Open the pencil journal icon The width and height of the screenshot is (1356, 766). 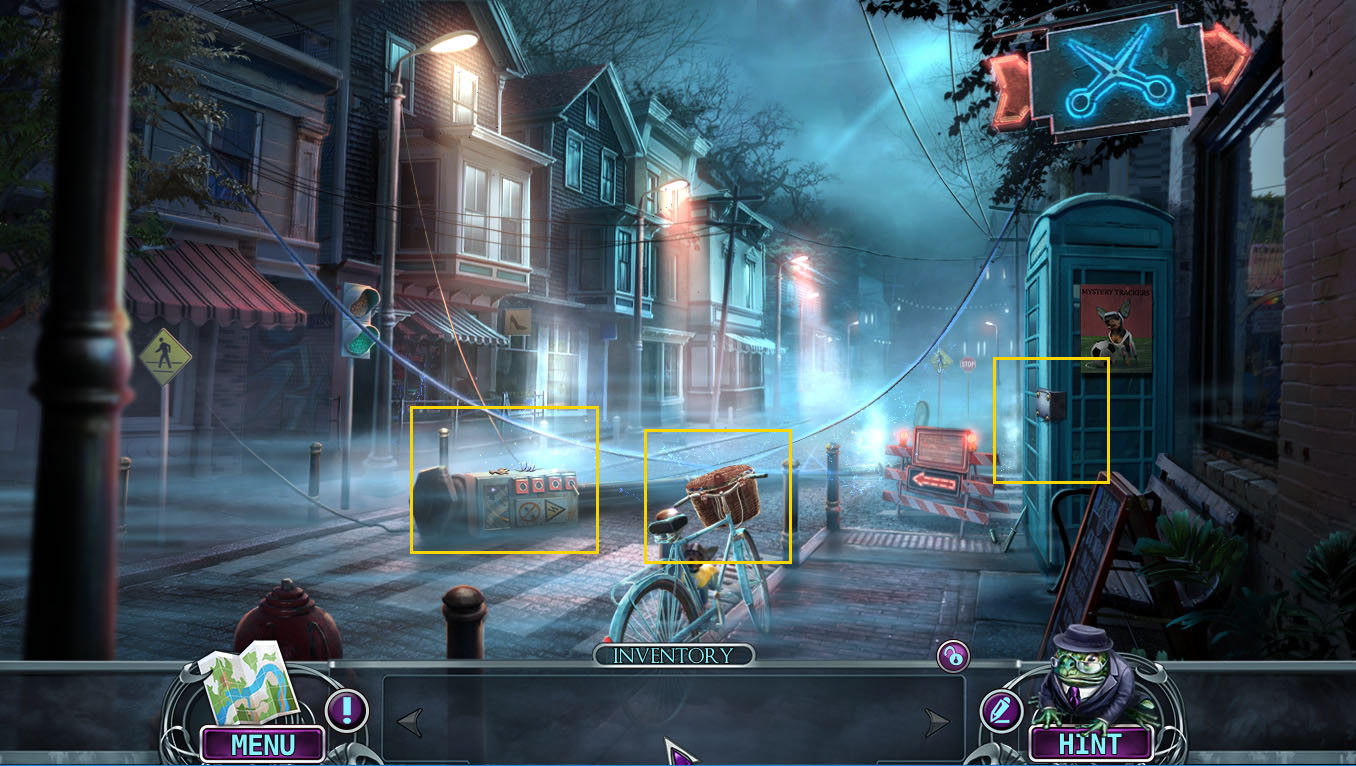click(1000, 711)
